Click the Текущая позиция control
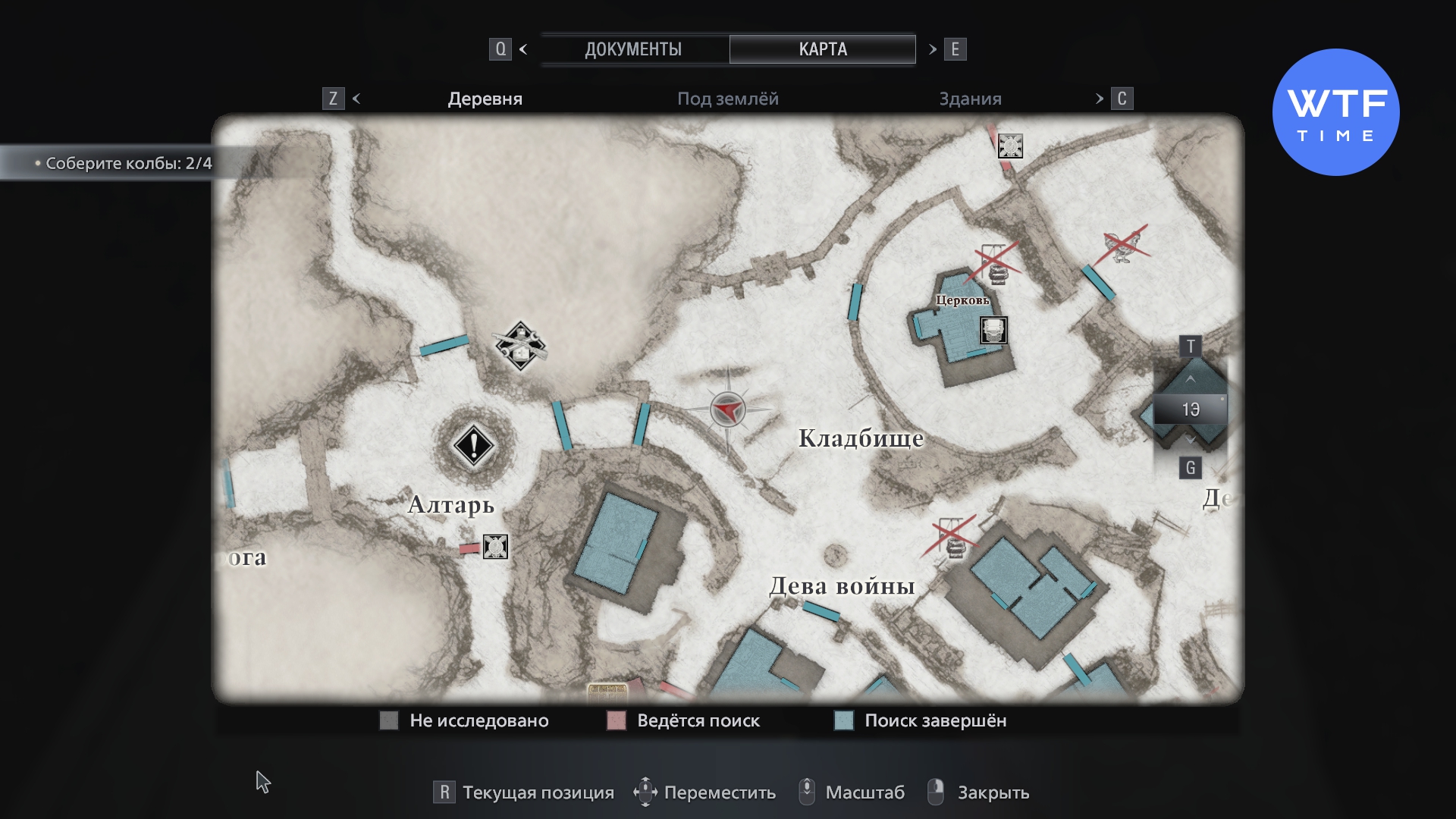This screenshot has width=1456, height=819. coord(524,792)
